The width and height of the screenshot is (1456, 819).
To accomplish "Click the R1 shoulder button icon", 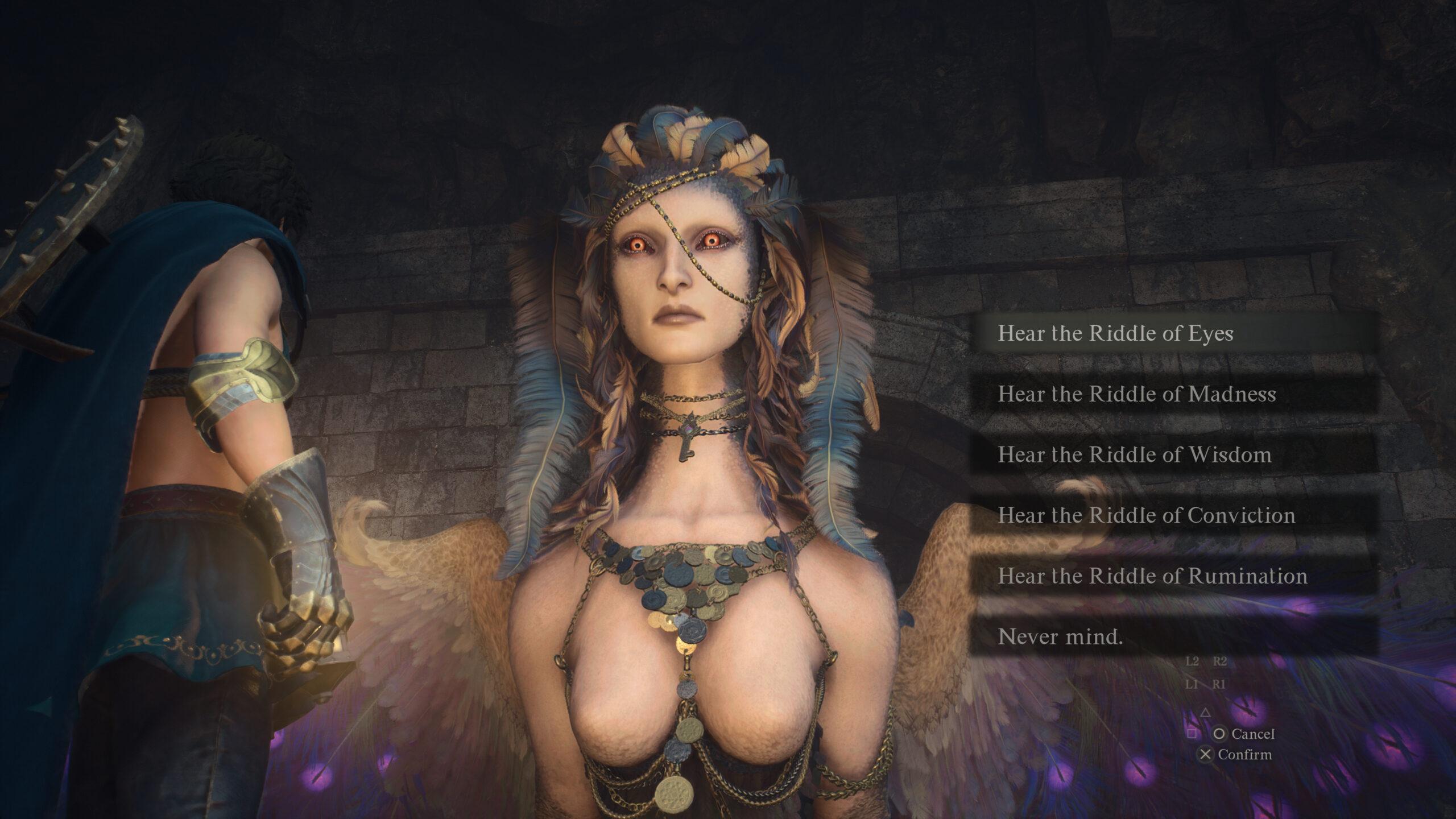I will pos(1220,684).
